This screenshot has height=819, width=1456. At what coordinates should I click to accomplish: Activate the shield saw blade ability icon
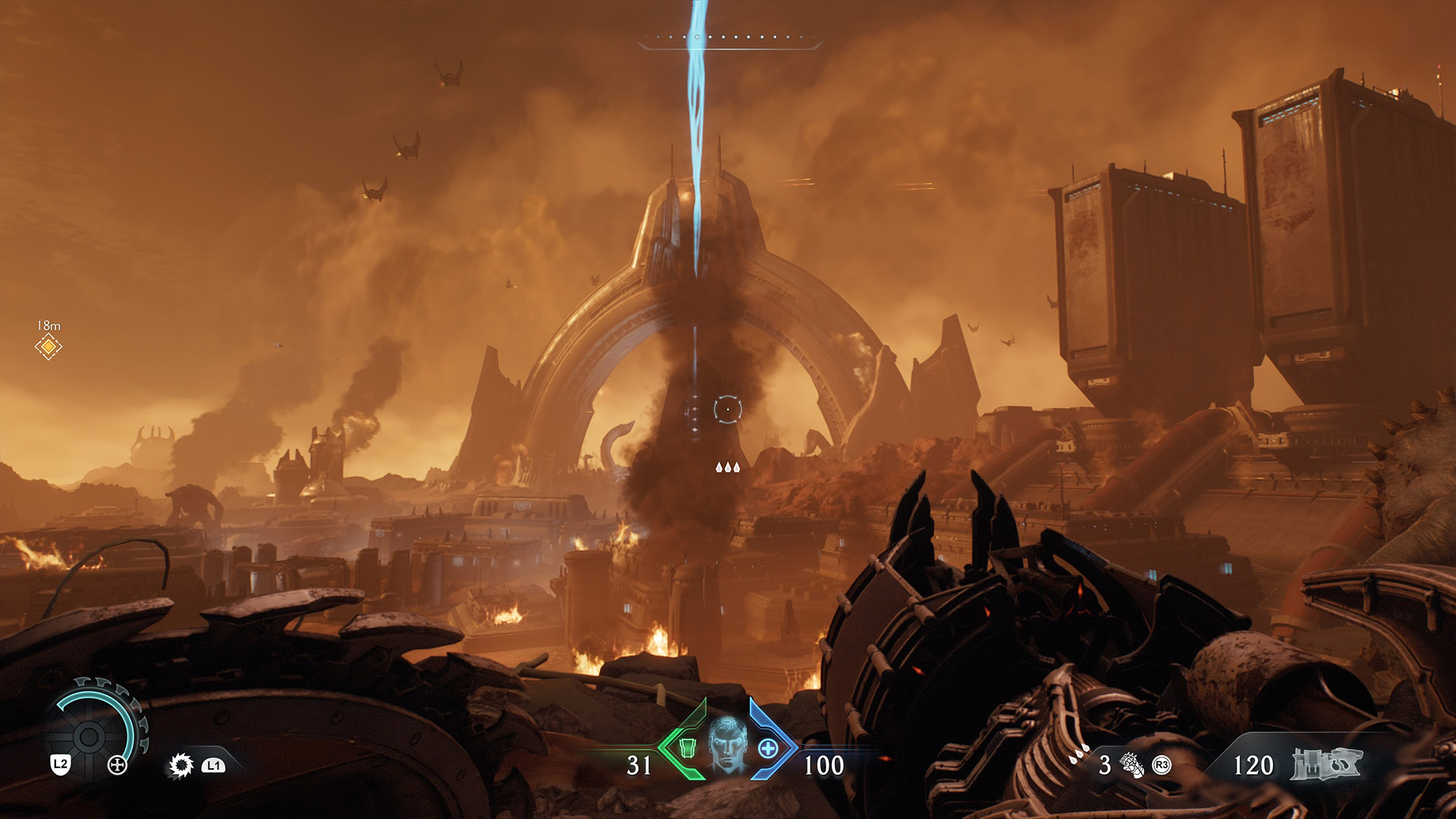click(x=181, y=765)
